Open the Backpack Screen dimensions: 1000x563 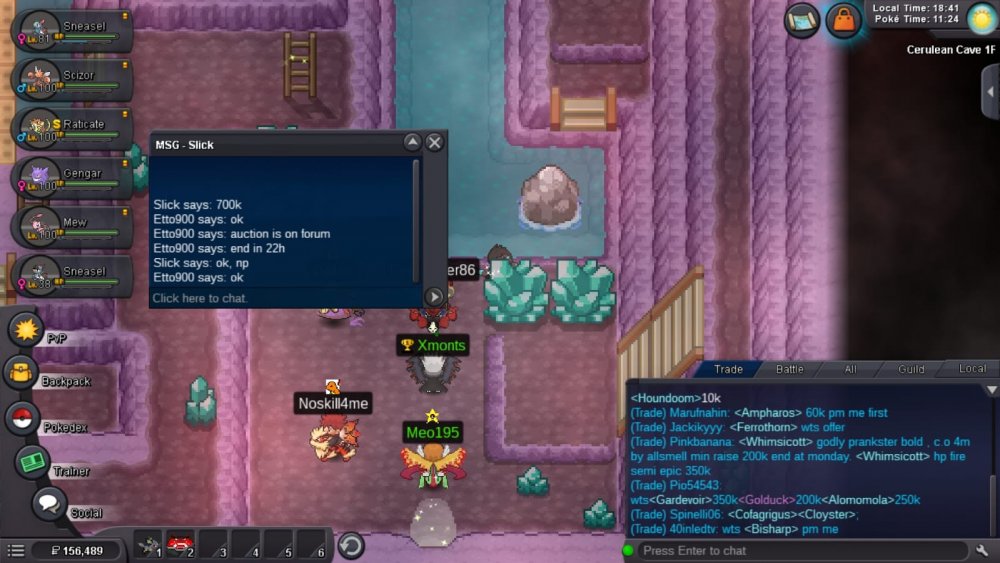point(21,374)
